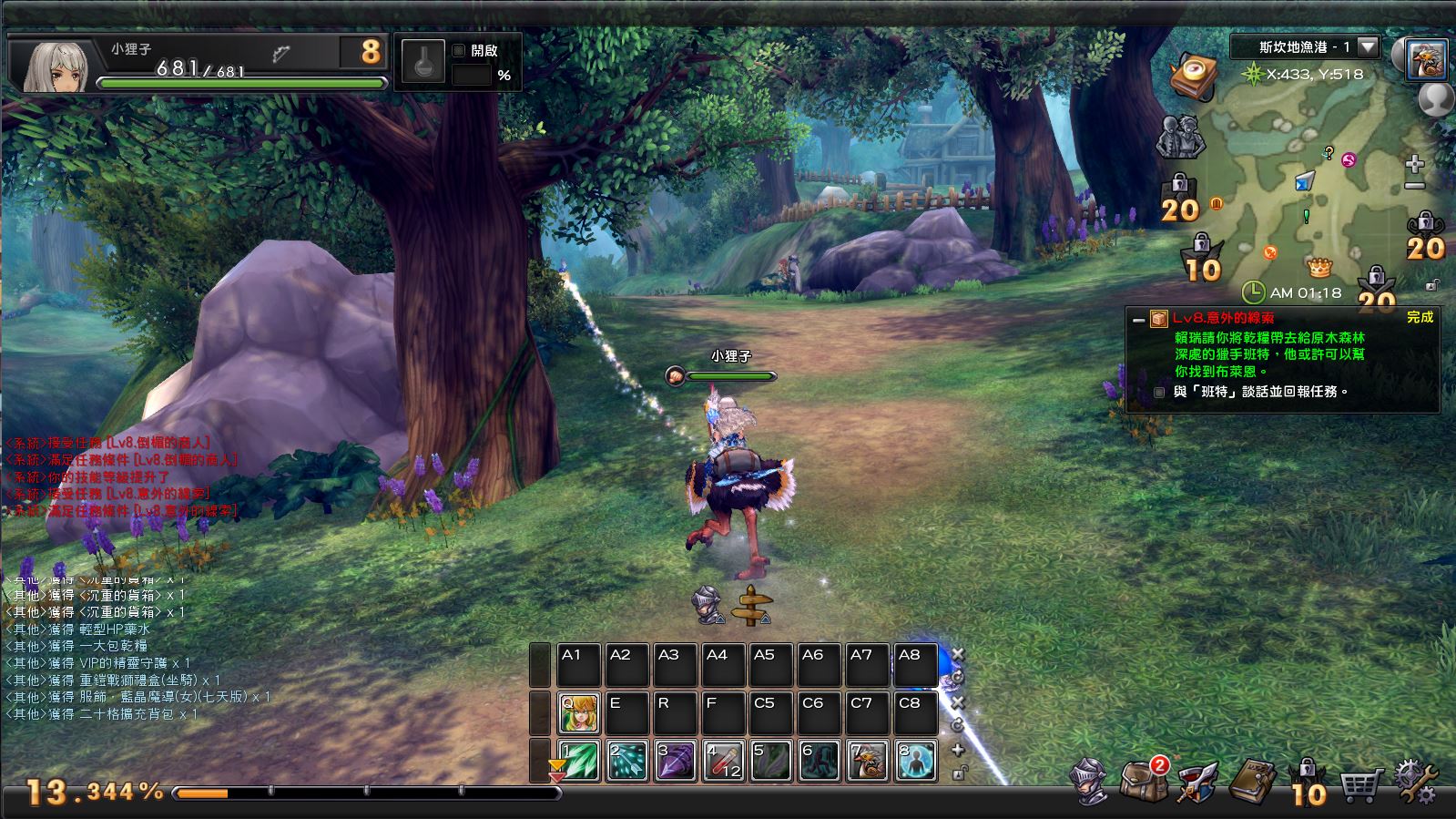Open the backpack inventory with the red badge

tap(1142, 780)
